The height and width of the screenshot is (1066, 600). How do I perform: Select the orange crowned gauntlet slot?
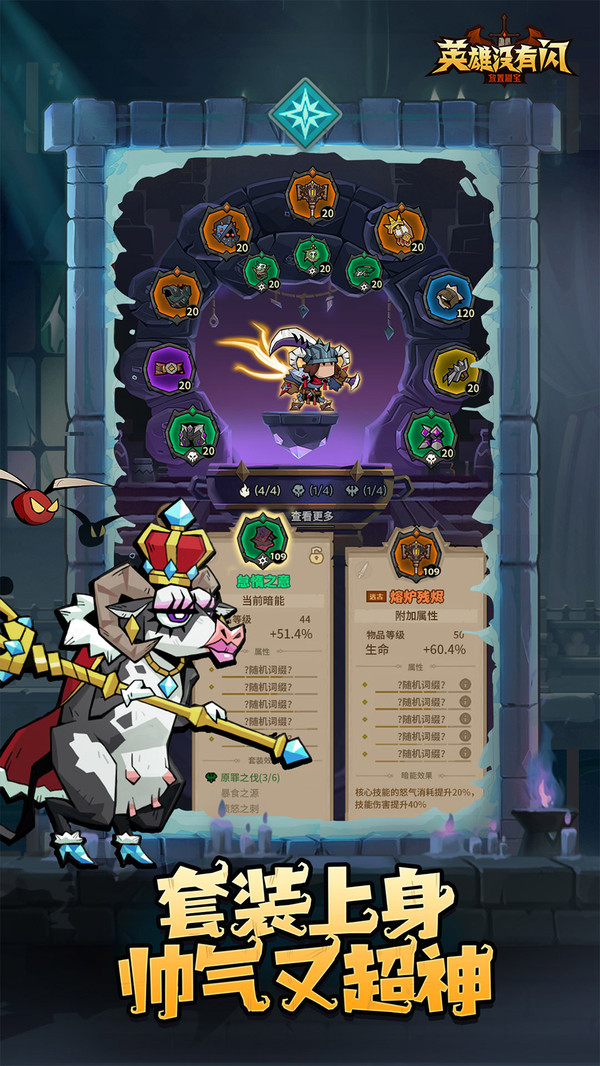(x=400, y=229)
